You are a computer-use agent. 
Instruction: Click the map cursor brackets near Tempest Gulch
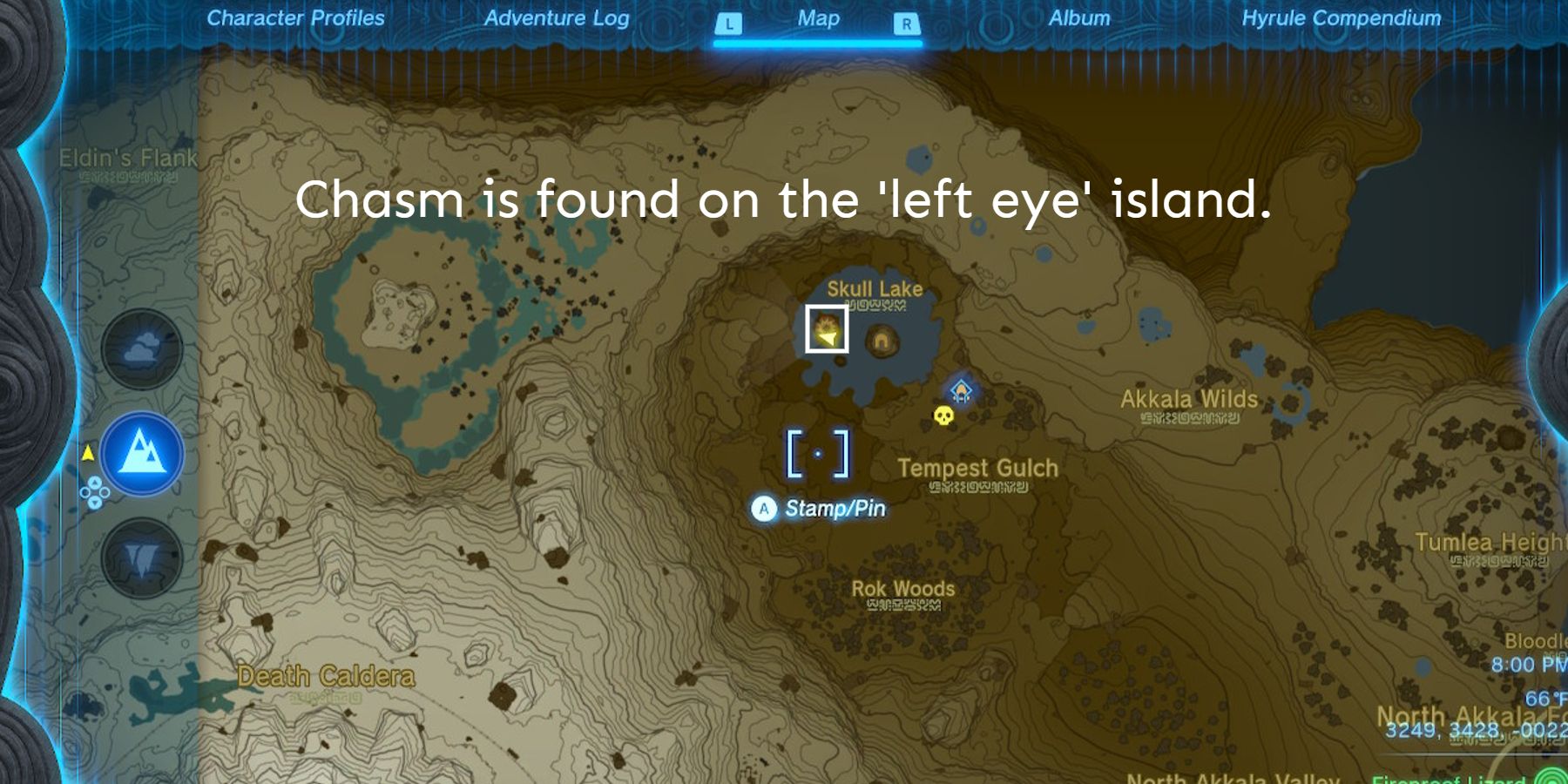pos(817,453)
